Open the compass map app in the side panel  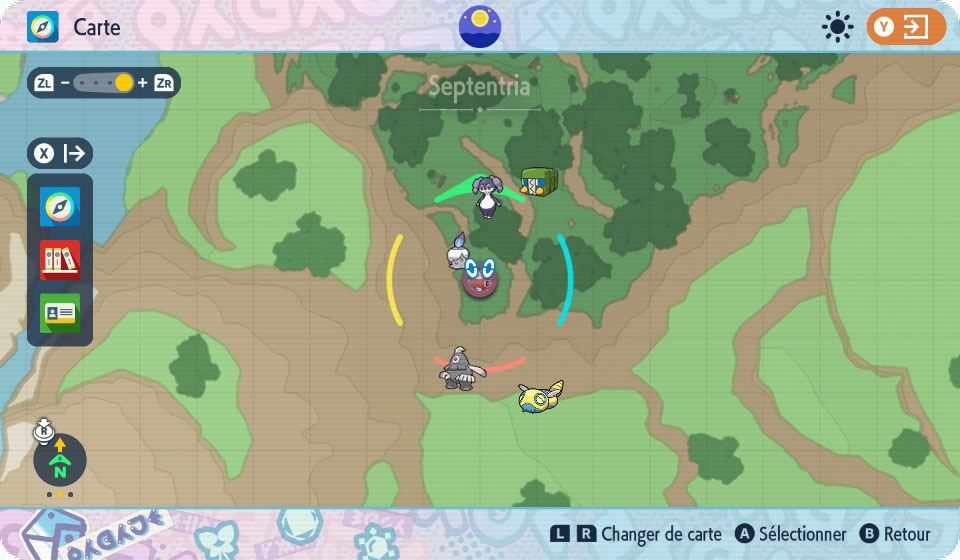pyautogui.click(x=60, y=207)
